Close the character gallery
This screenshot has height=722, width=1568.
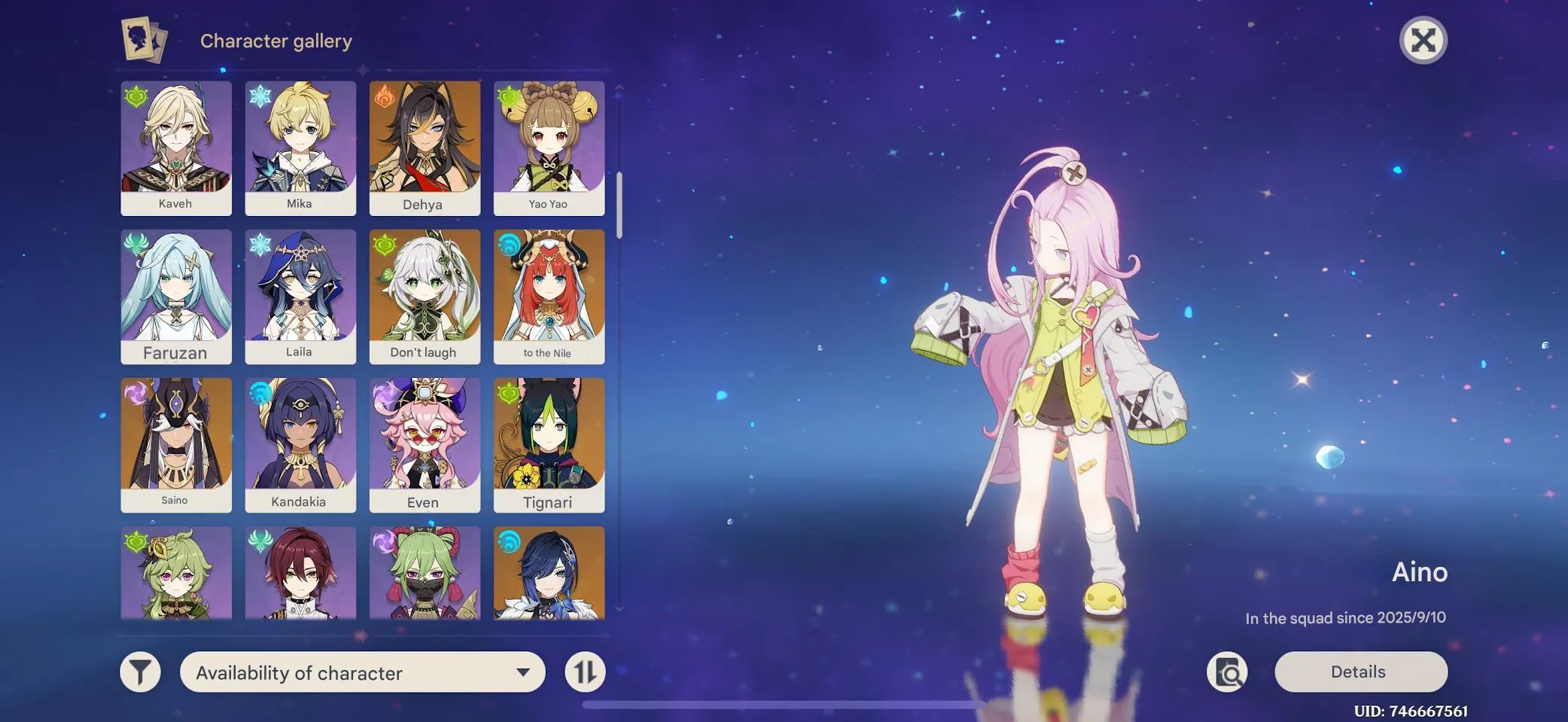pos(1423,40)
